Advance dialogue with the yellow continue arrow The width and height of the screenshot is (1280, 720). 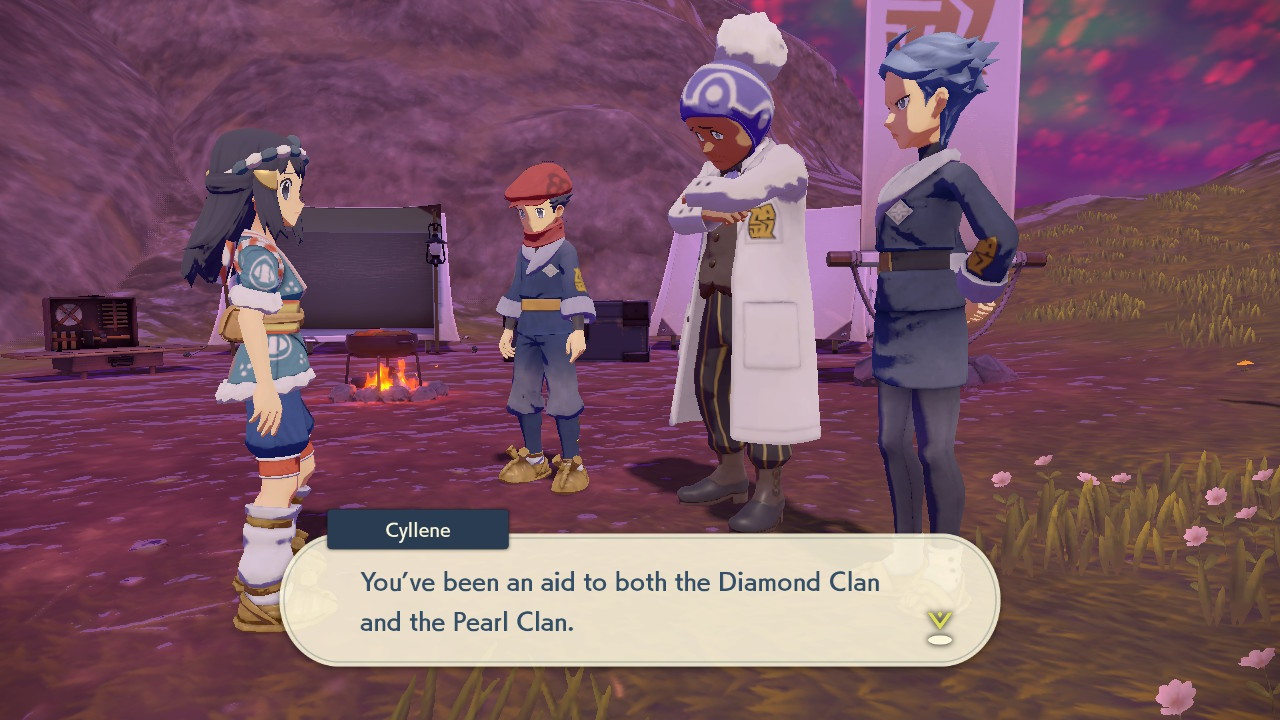click(939, 624)
